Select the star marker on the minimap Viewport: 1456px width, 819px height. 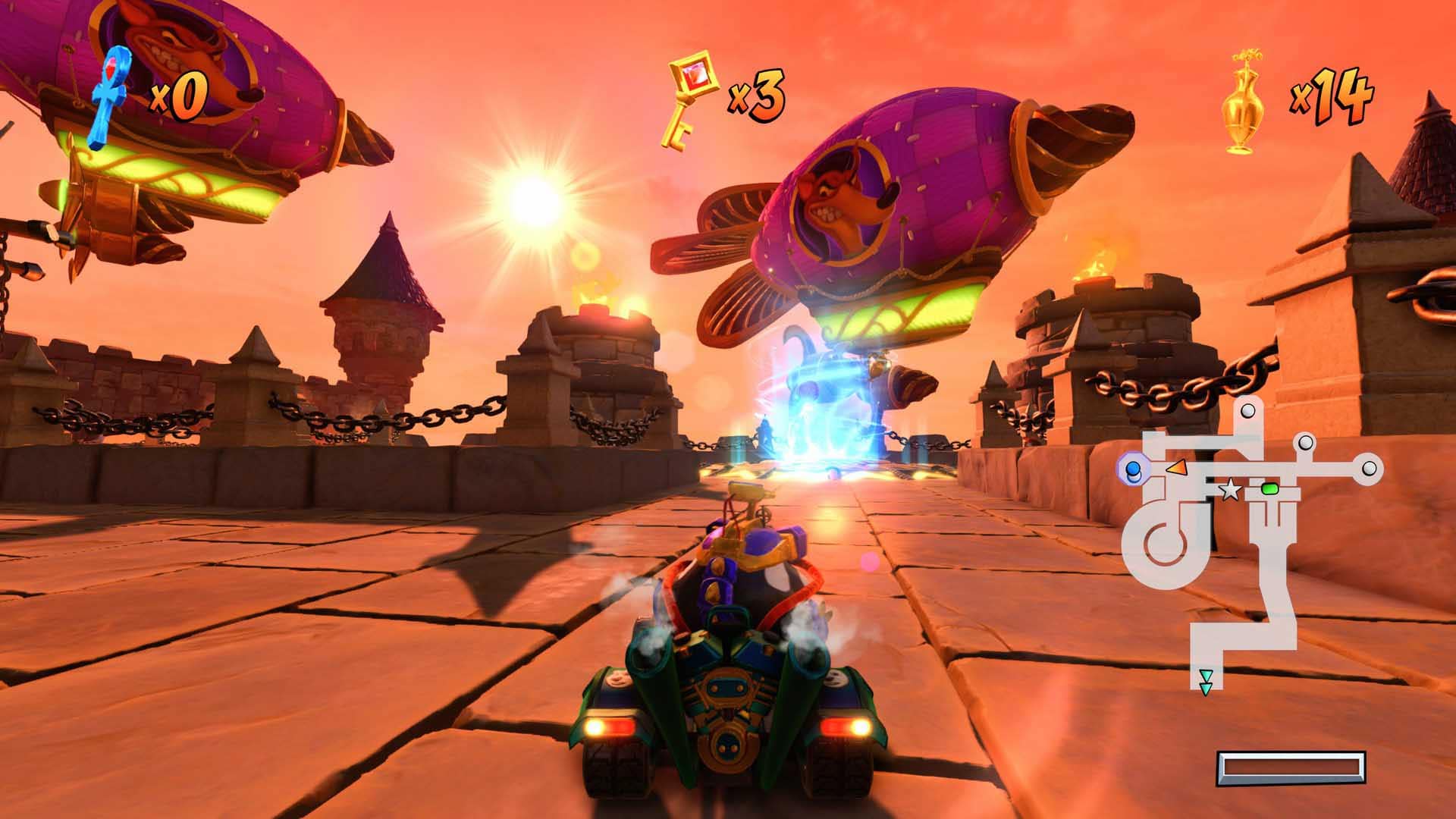[1230, 491]
